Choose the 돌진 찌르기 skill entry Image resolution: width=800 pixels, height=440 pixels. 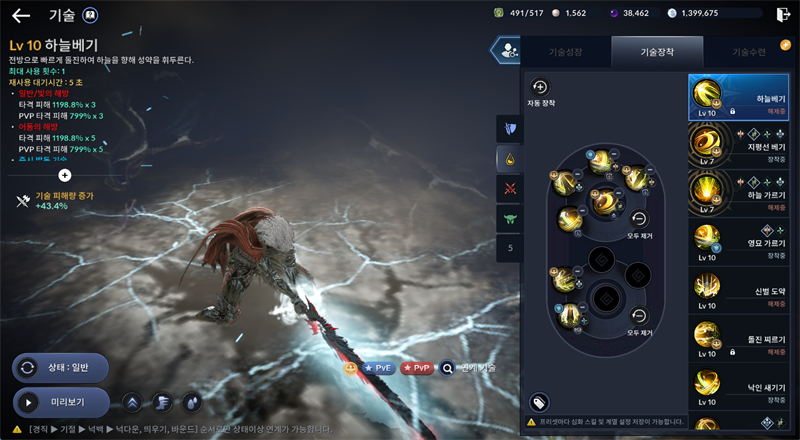point(738,343)
